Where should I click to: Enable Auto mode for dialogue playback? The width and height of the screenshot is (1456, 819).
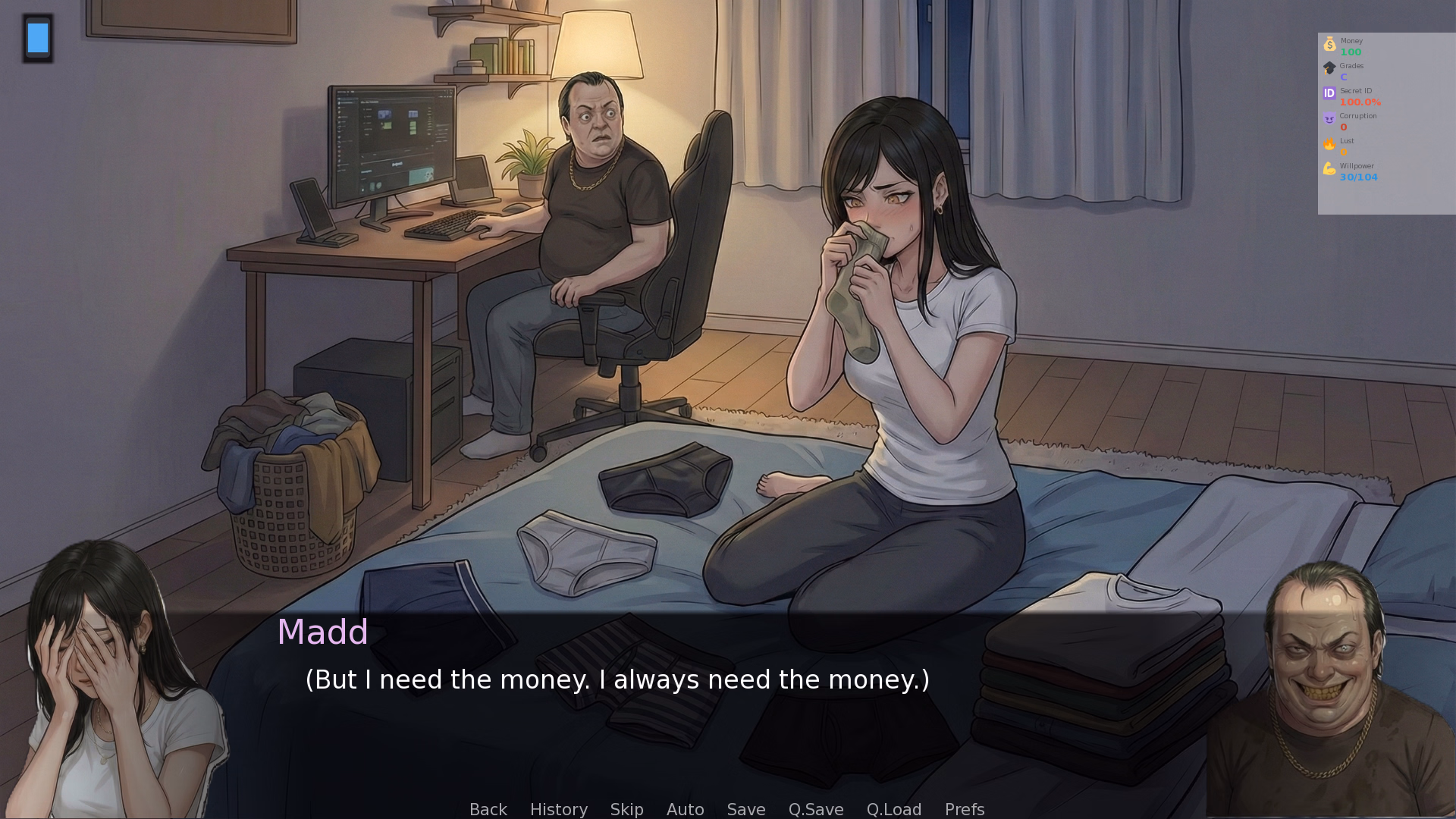[x=685, y=809]
